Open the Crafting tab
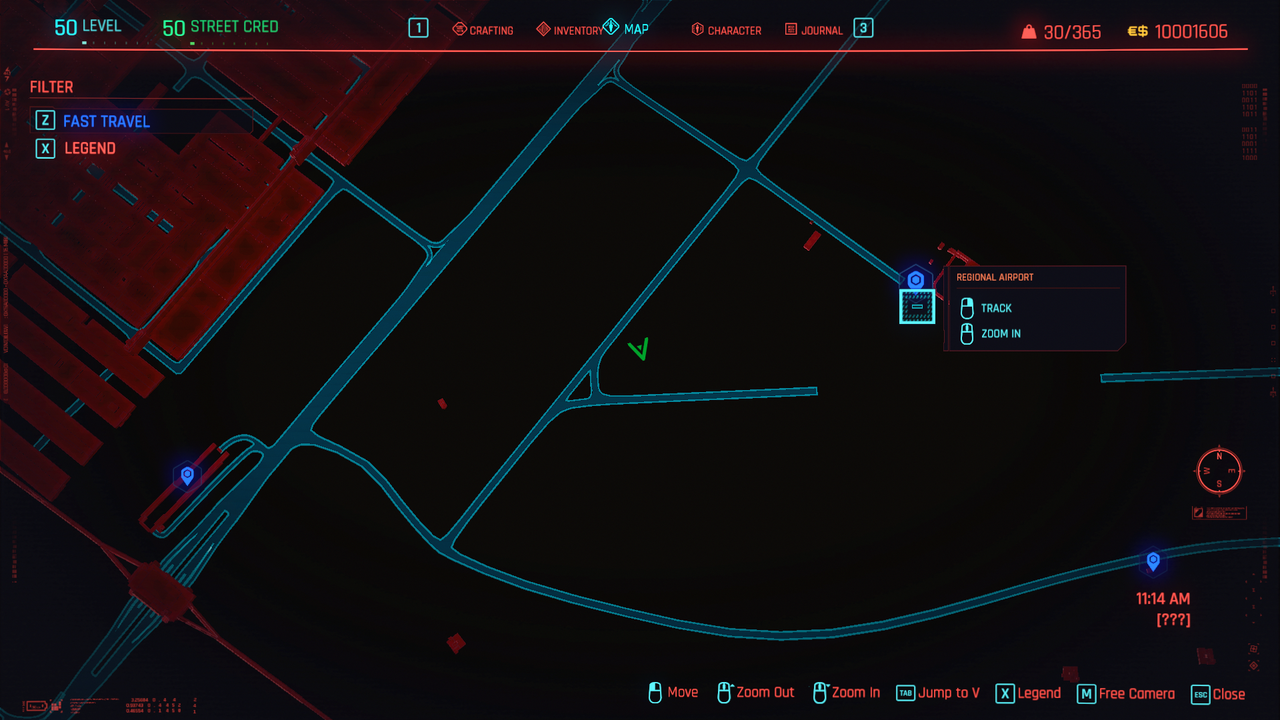 click(483, 30)
